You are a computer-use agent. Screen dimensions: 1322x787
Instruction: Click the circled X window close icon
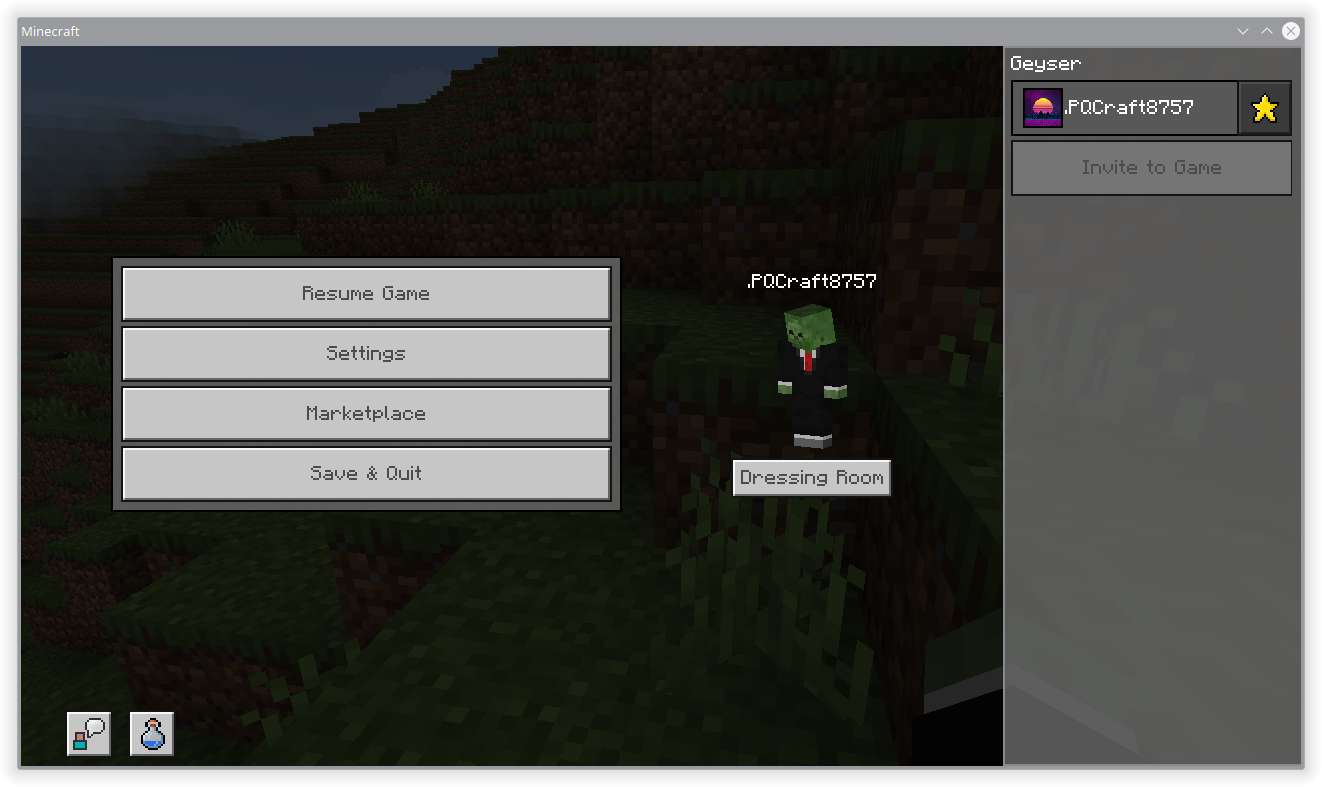pyautogui.click(x=1290, y=30)
